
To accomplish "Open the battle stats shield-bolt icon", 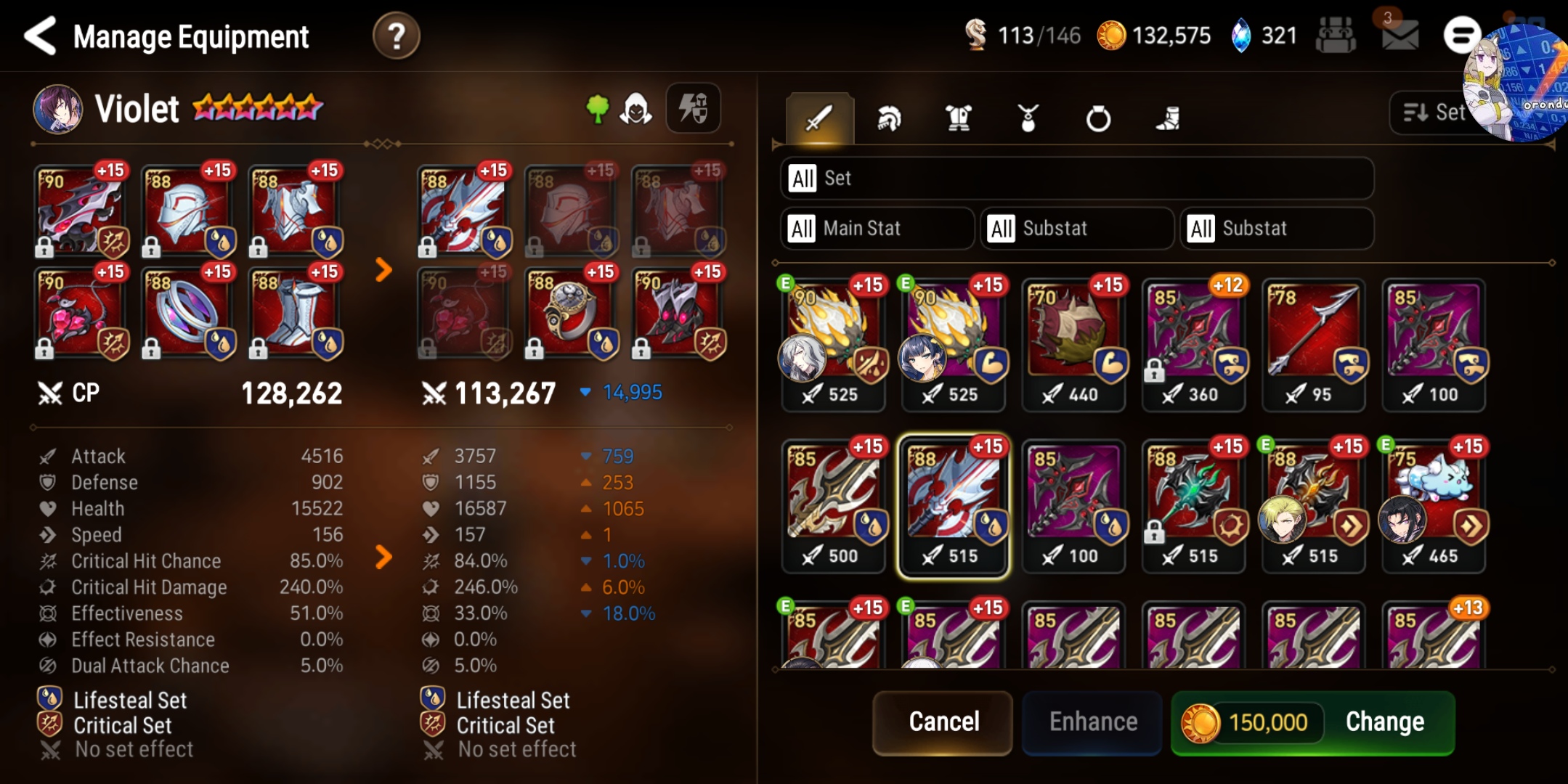I will coord(693,107).
